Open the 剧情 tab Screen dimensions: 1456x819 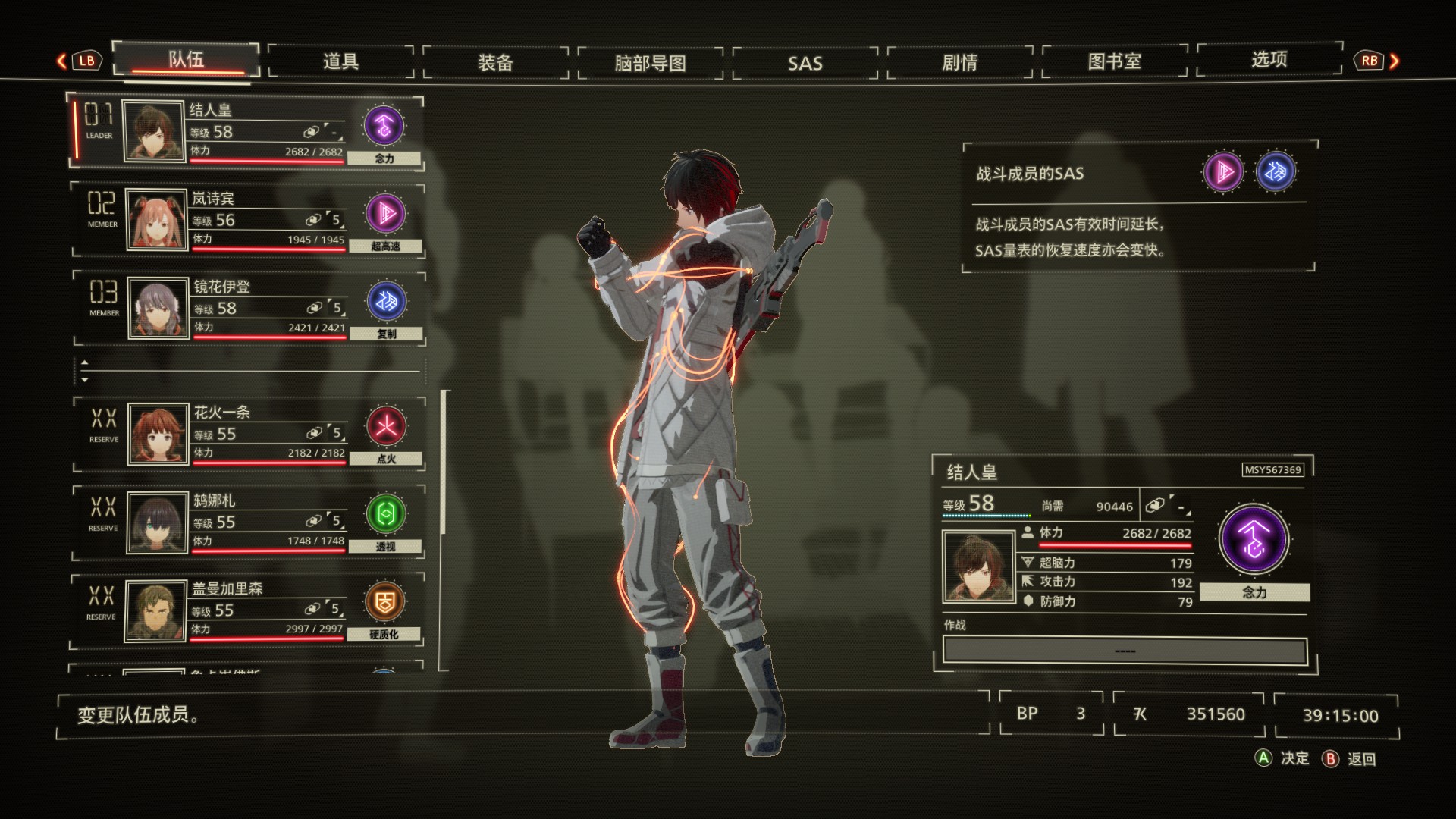[959, 62]
